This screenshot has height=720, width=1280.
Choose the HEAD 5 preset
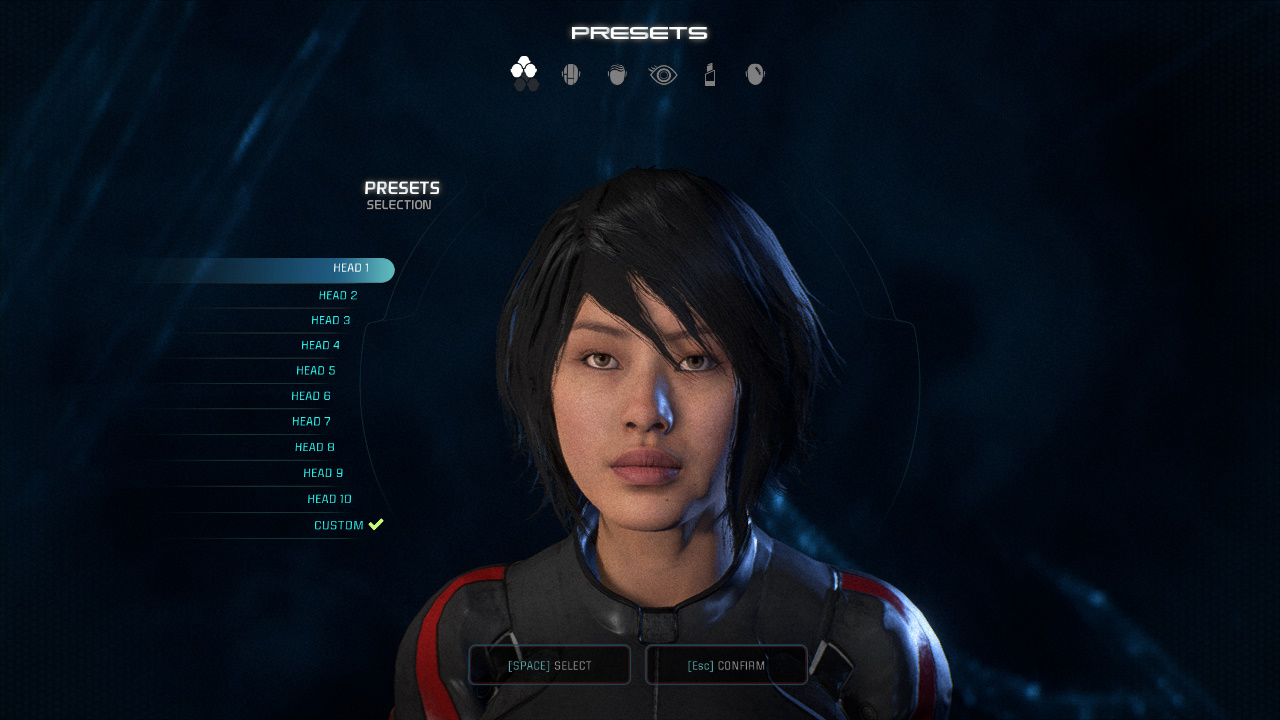316,369
